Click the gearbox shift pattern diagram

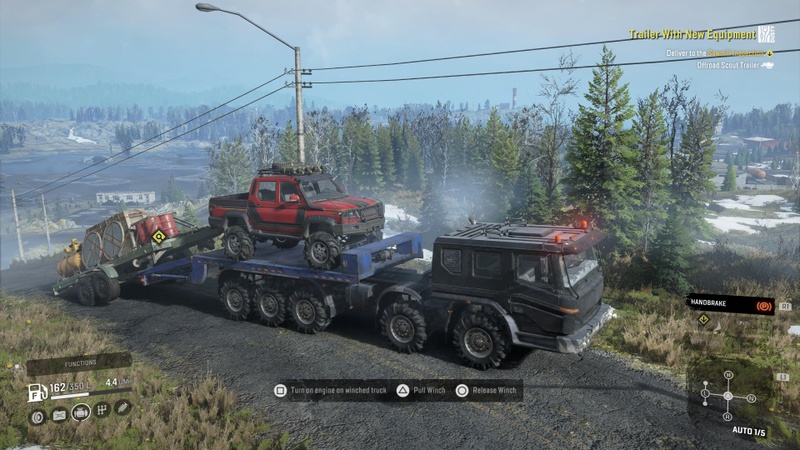[x=728, y=395]
